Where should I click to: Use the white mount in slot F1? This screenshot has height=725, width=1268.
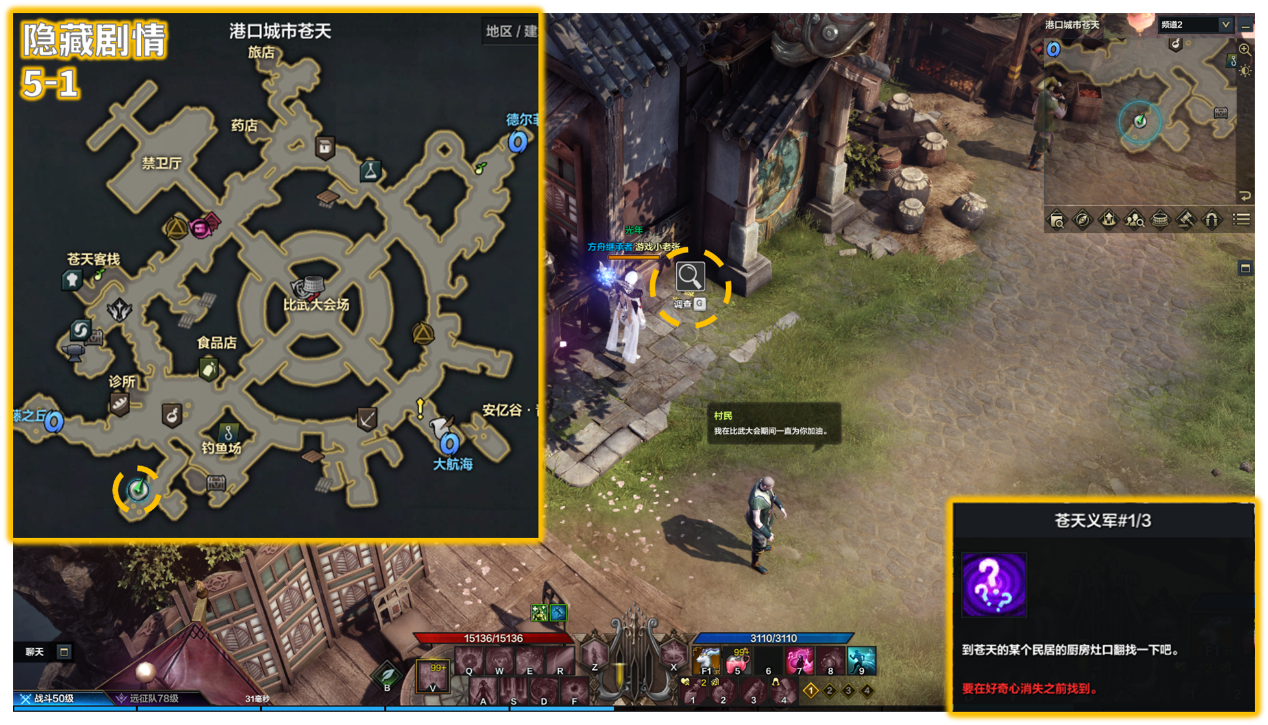point(706,660)
